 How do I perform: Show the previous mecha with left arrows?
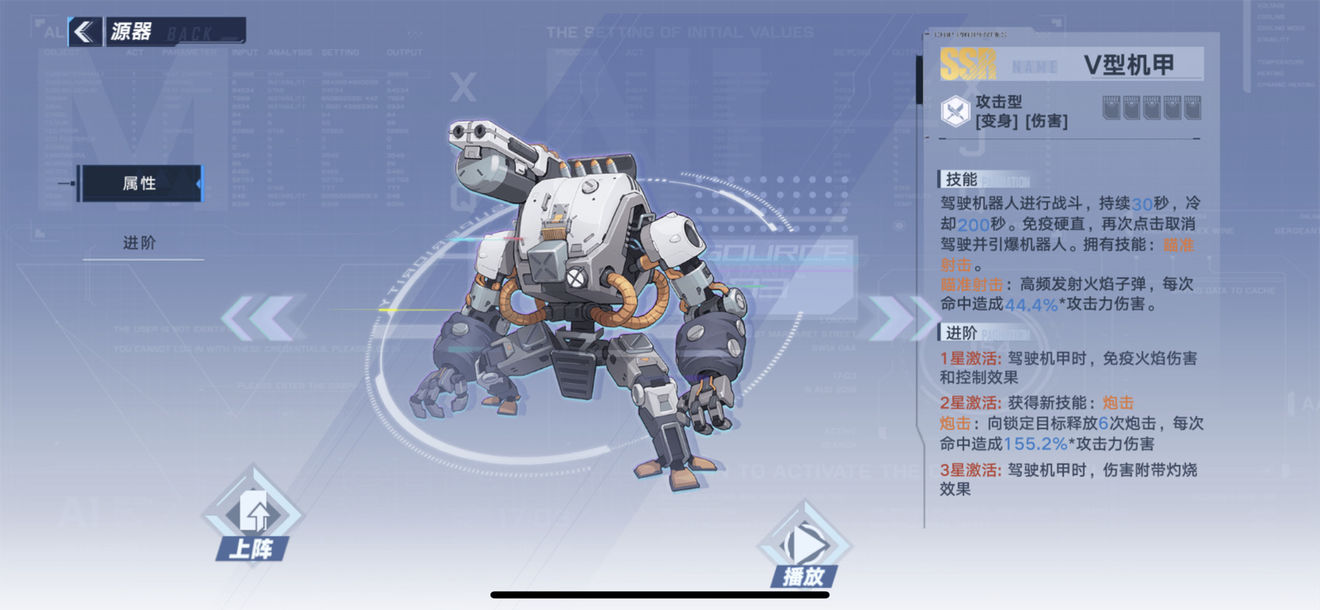(x=262, y=318)
